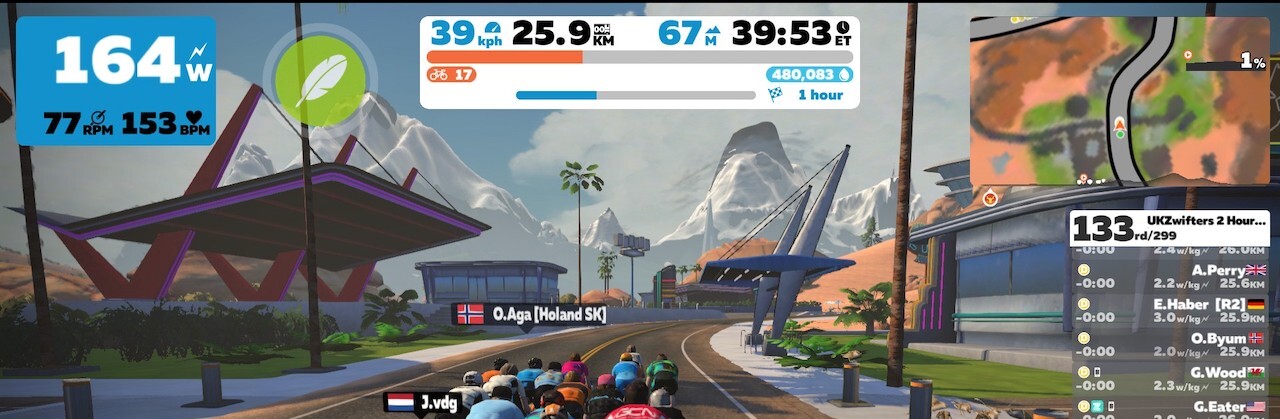The width and height of the screenshot is (1280, 419).
Task: Open the route minimap
Action: (1120, 100)
